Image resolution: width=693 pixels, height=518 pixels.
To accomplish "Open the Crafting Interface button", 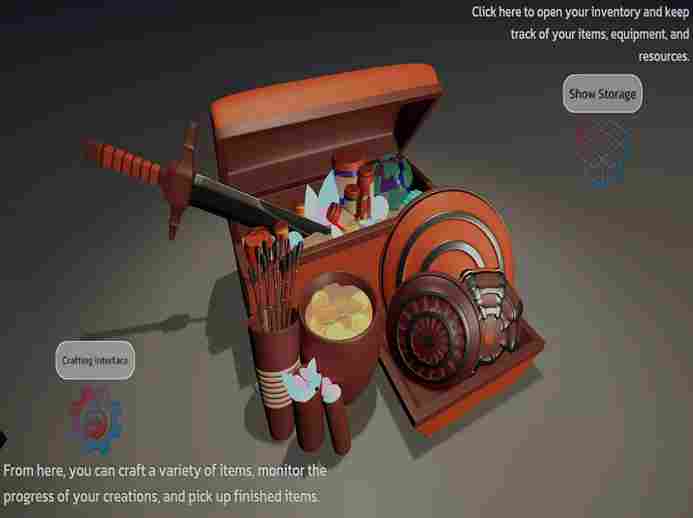I will click(95, 360).
